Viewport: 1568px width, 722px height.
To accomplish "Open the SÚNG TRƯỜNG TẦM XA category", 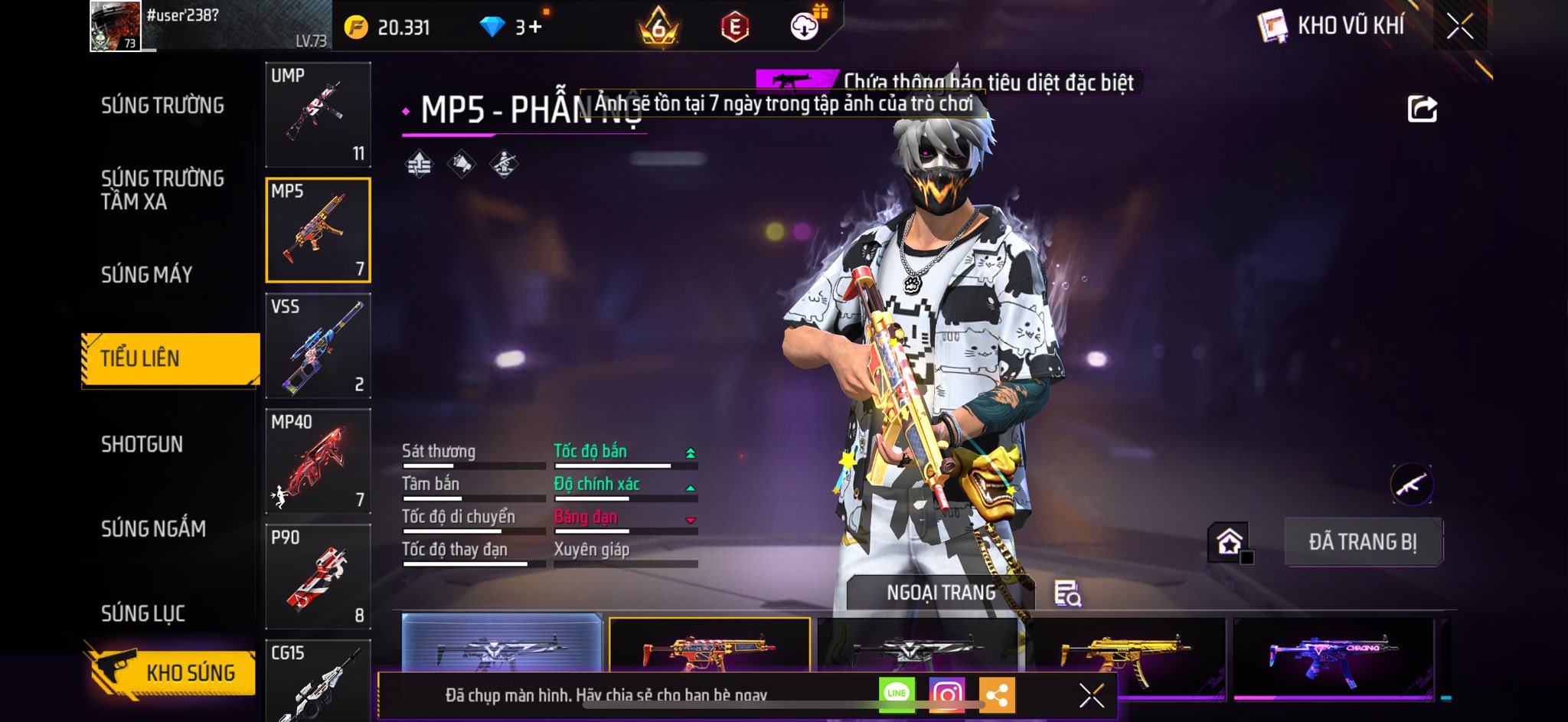I will 162,190.
